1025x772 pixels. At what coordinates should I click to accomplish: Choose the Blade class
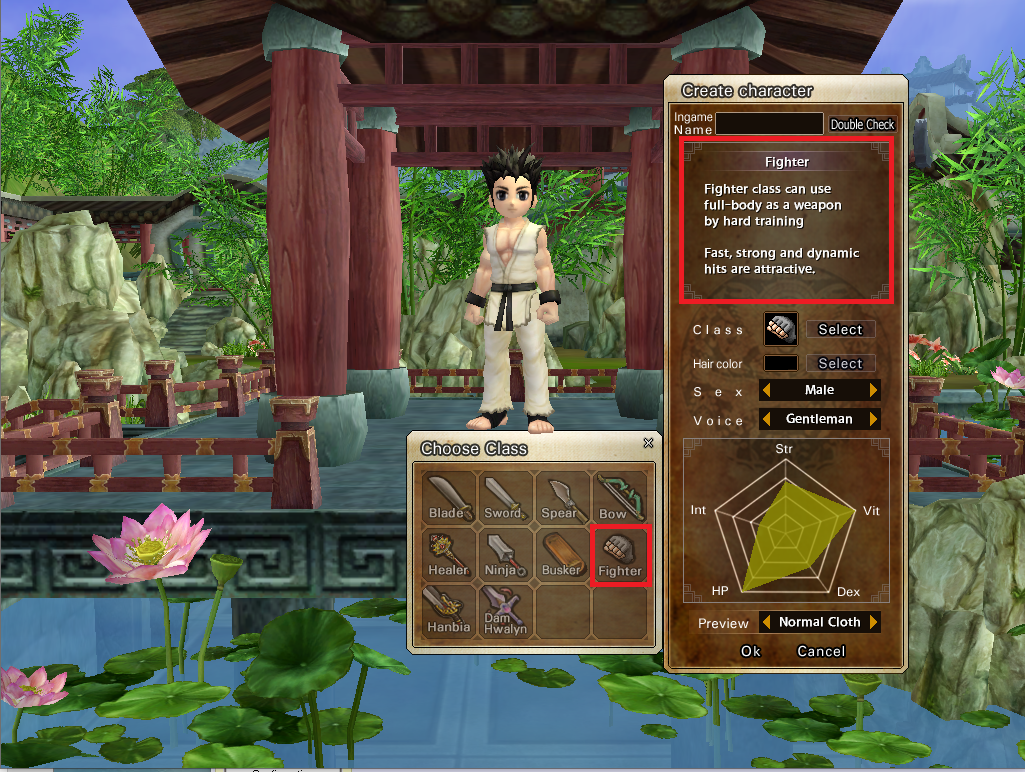pos(447,498)
